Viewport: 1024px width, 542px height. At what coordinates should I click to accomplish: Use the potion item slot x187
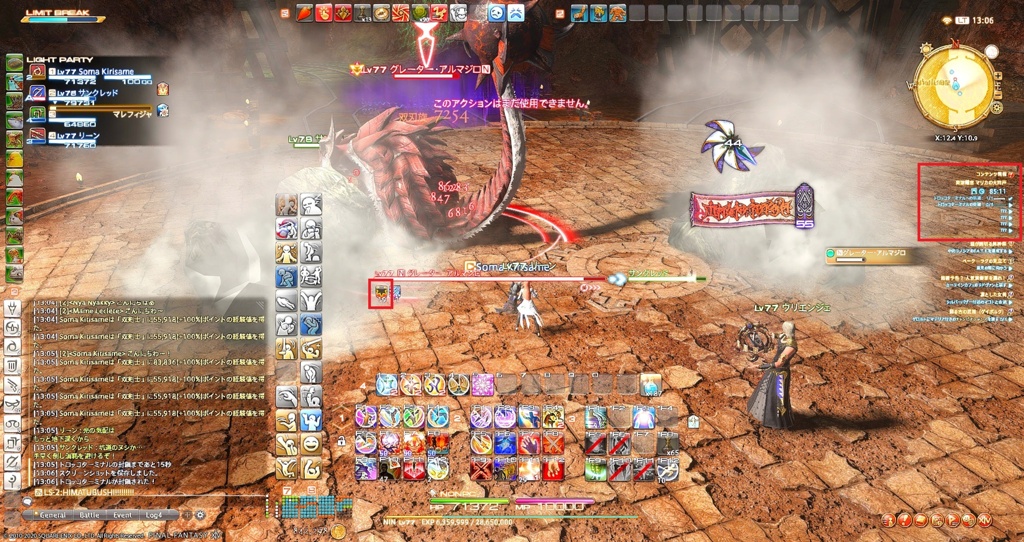[651, 385]
